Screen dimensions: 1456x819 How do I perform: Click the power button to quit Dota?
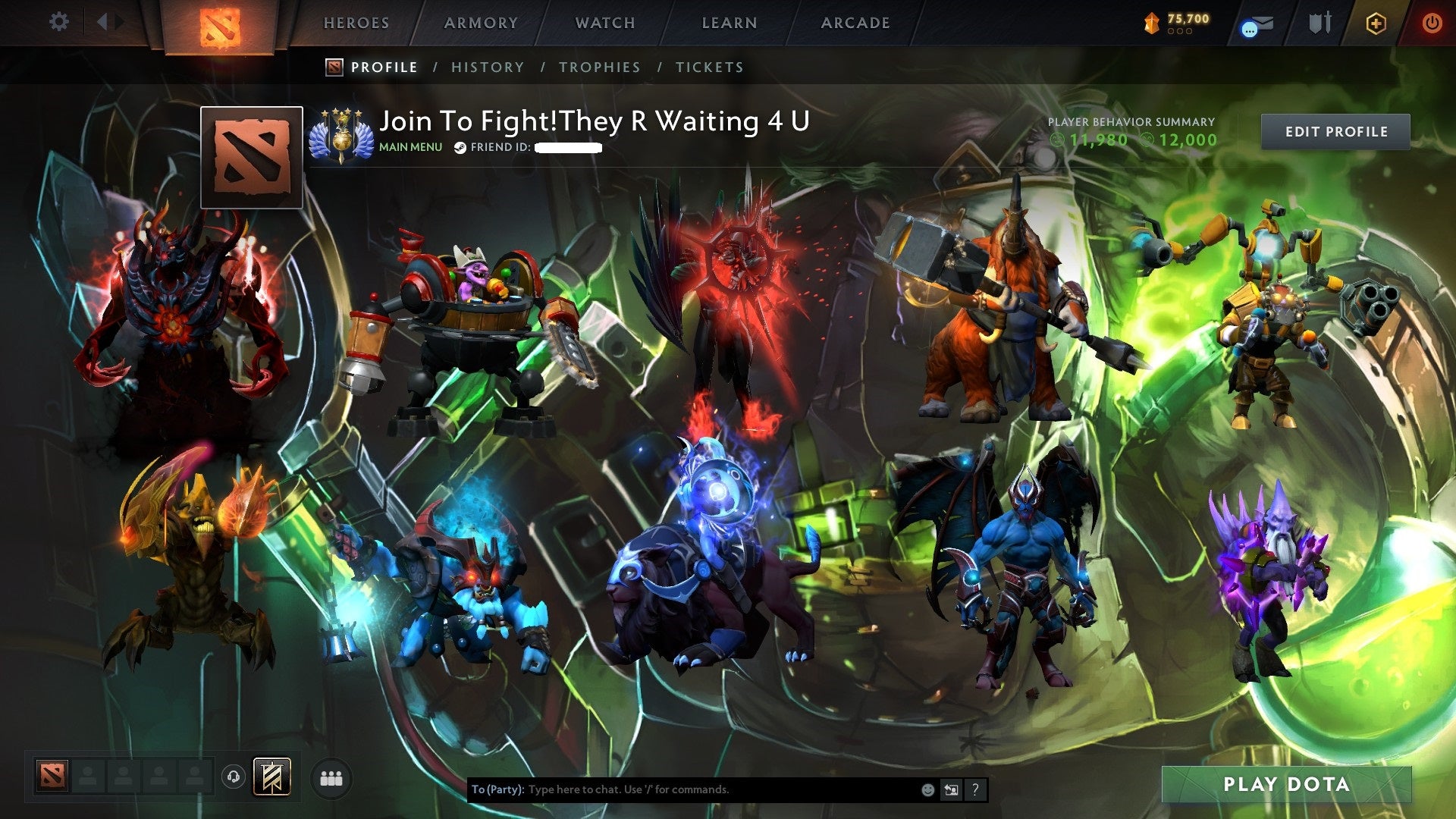[x=1432, y=23]
